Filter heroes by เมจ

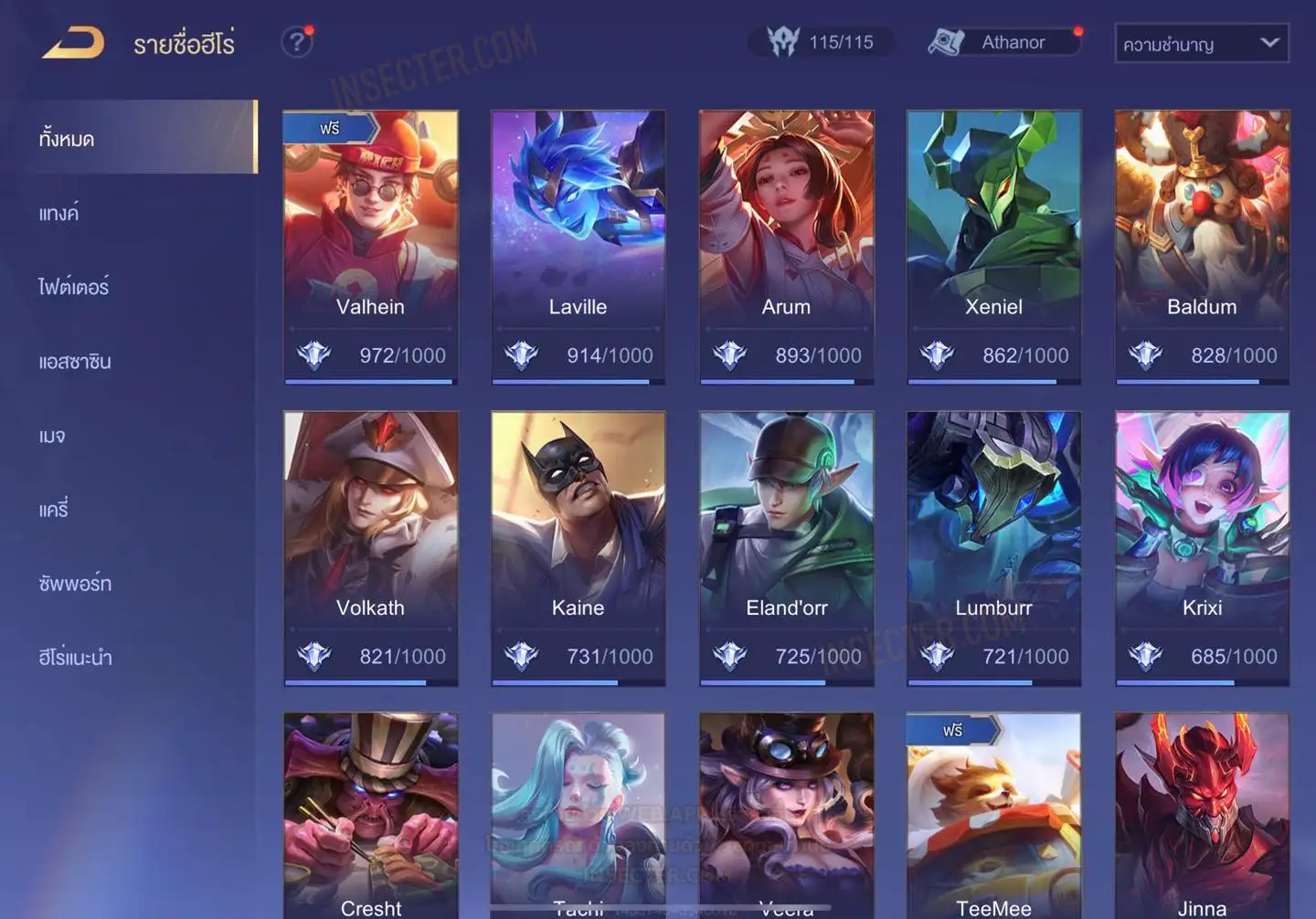(52, 436)
